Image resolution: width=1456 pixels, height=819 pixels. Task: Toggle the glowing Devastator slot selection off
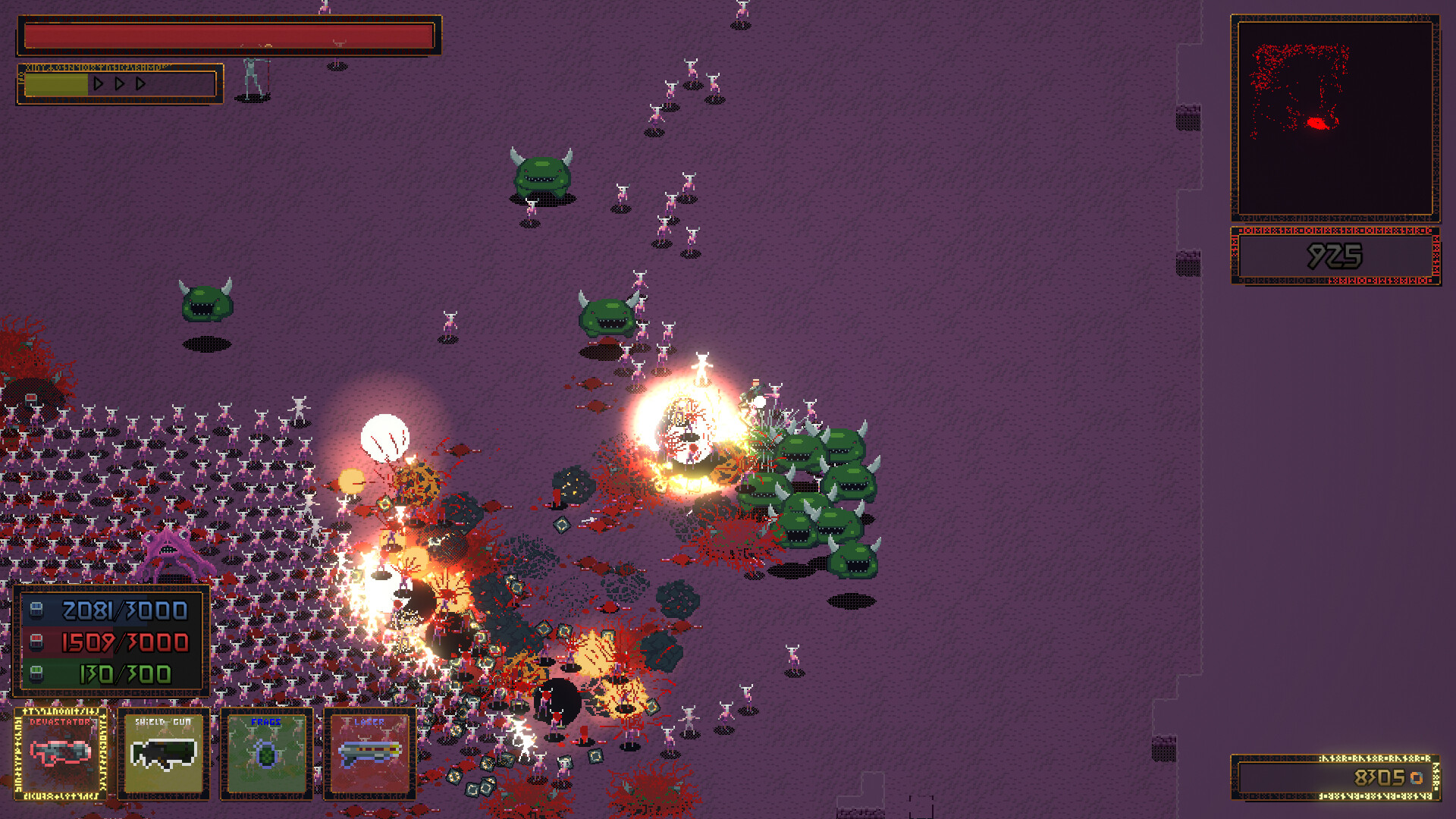(58, 755)
